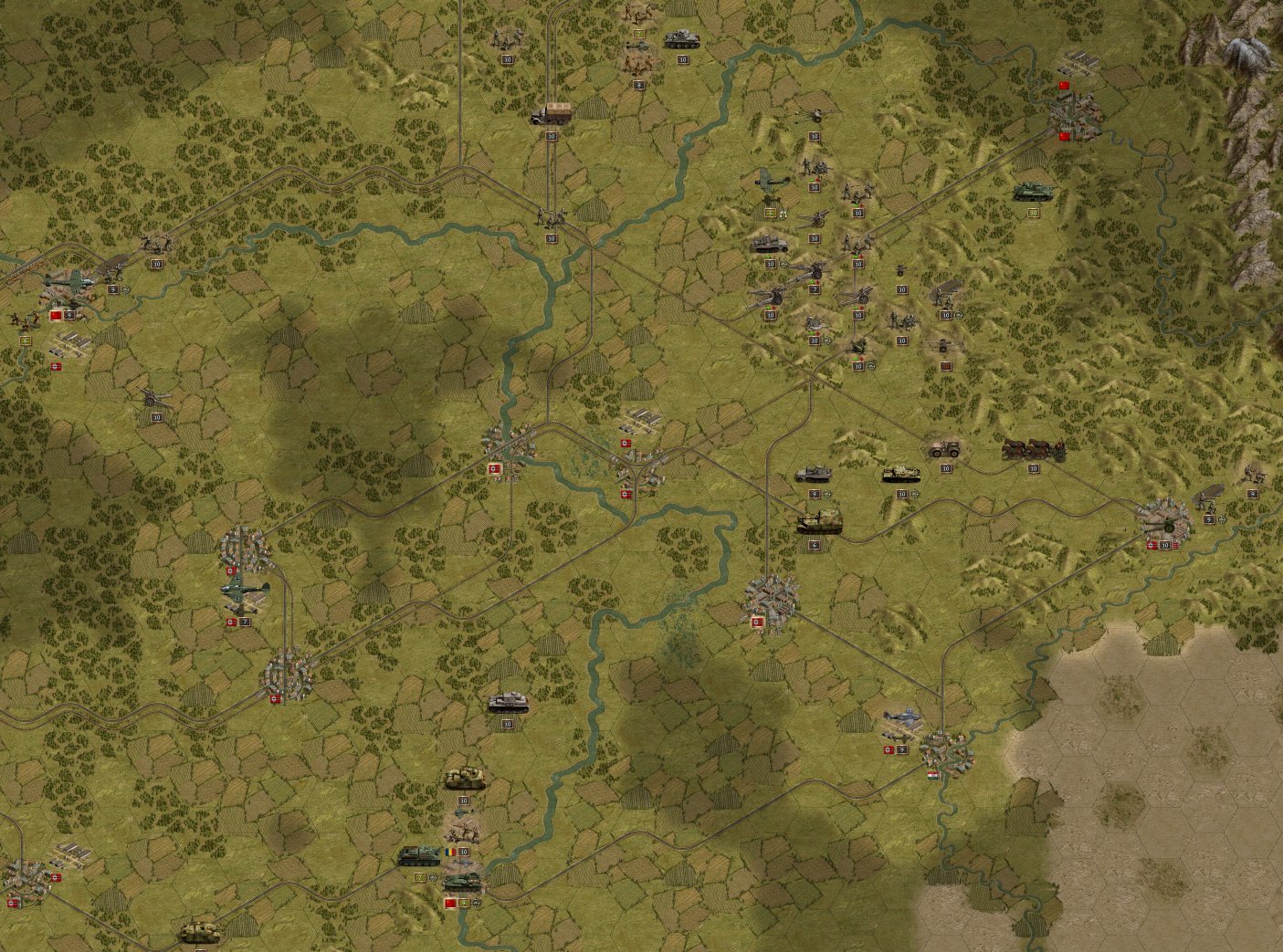Select the aircraft beside the southeastern city

[x=901, y=721]
